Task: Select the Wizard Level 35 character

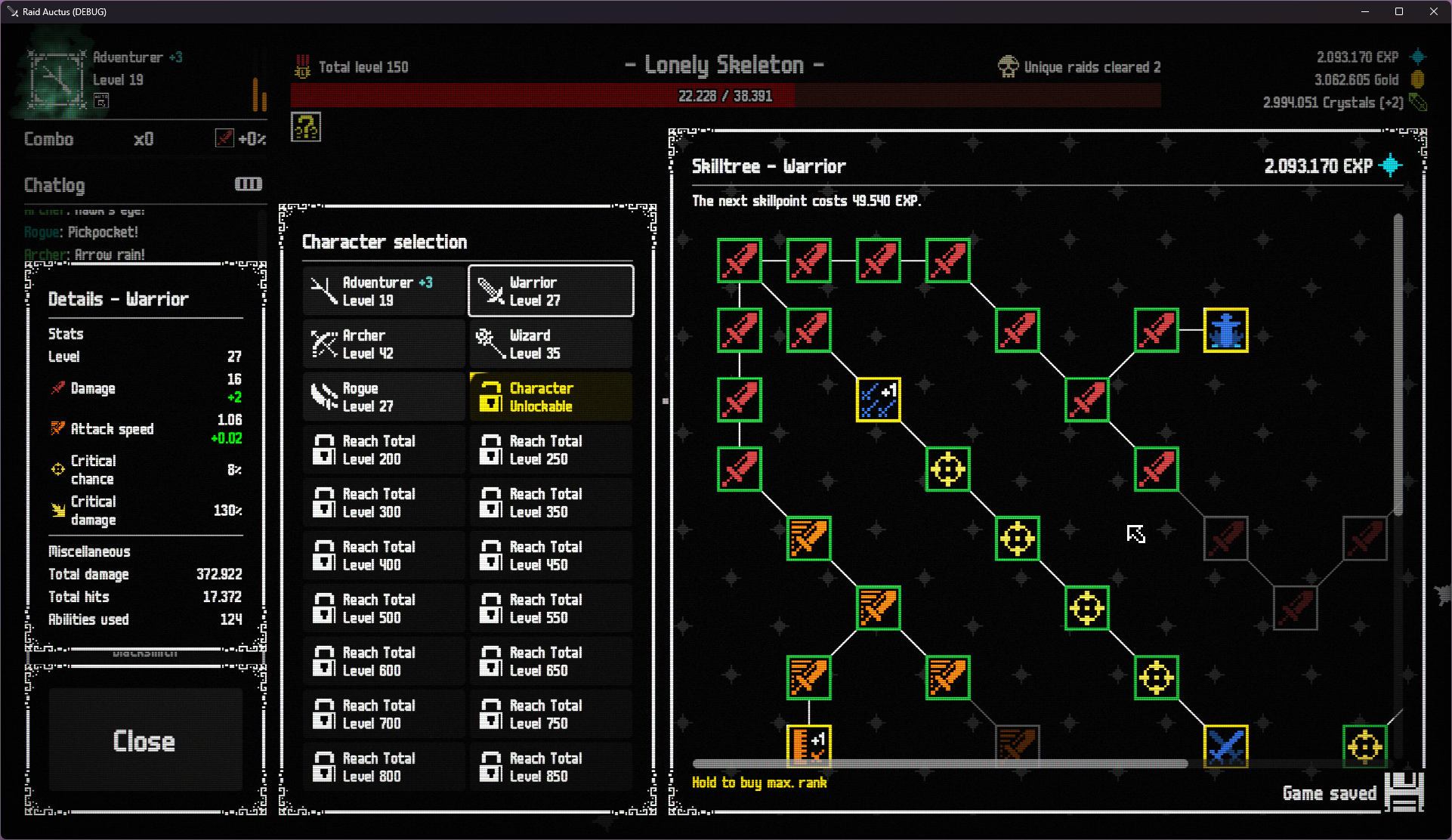Action: tap(550, 344)
